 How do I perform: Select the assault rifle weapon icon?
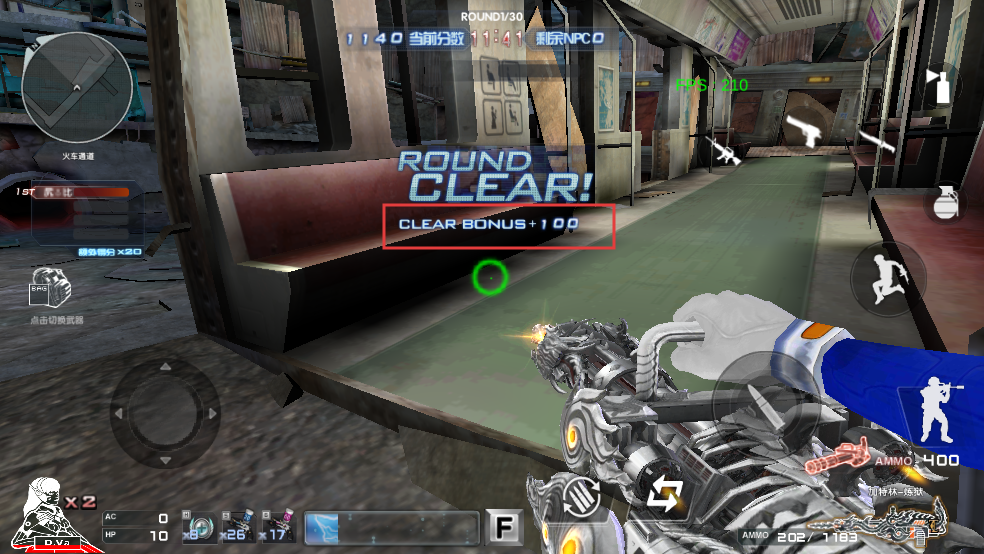point(725,151)
